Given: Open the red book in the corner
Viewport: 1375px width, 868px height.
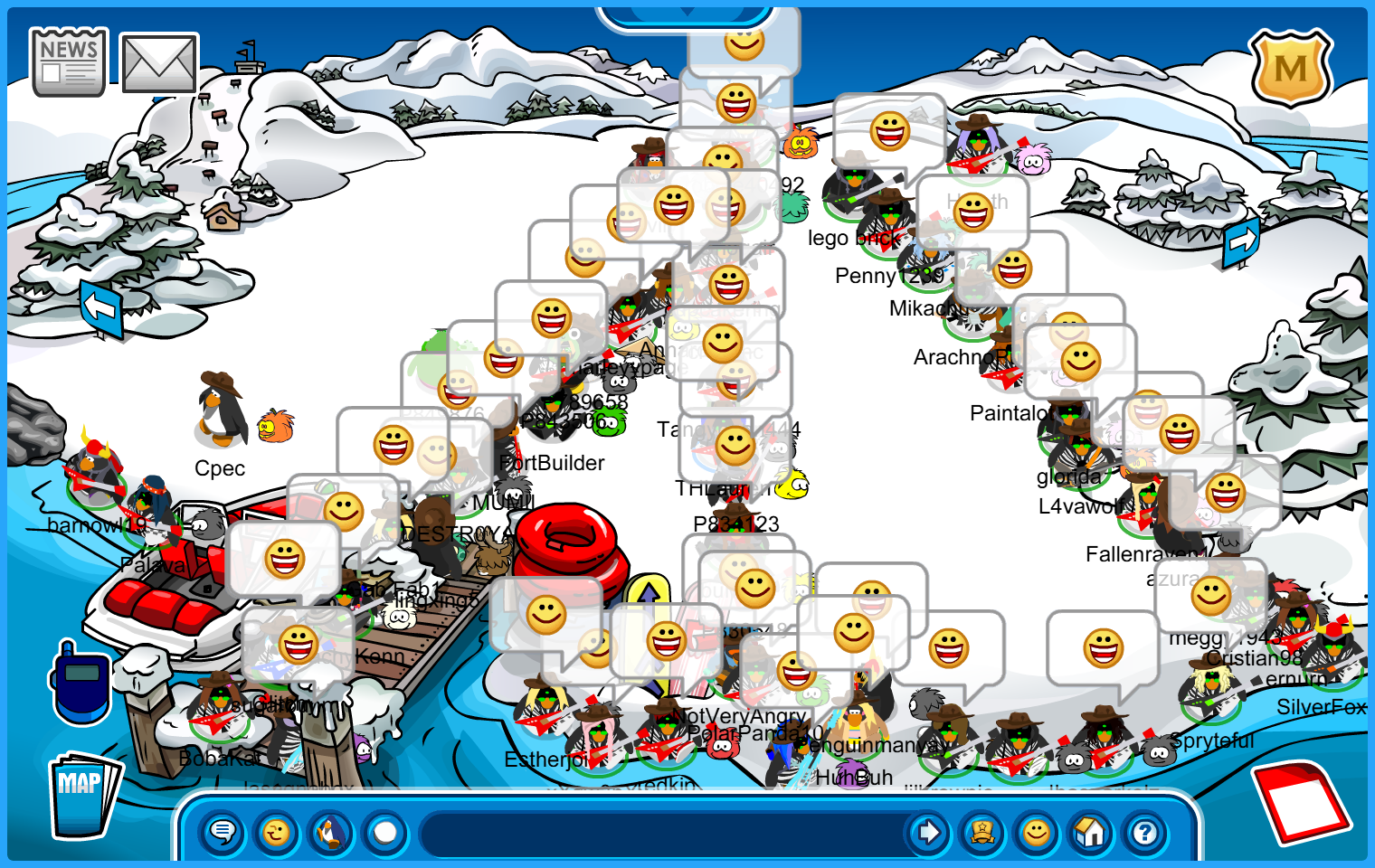Looking at the screenshot, I should click(1302, 802).
